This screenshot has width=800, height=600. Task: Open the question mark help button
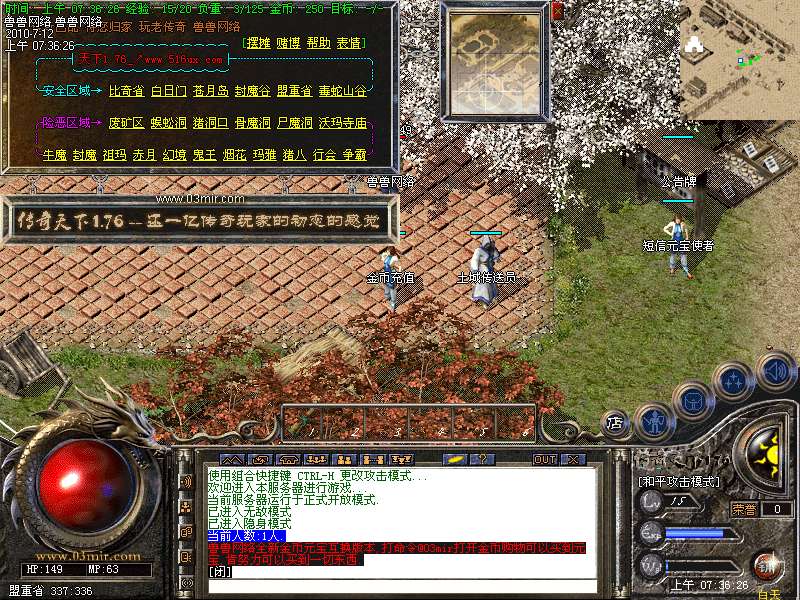(481, 459)
